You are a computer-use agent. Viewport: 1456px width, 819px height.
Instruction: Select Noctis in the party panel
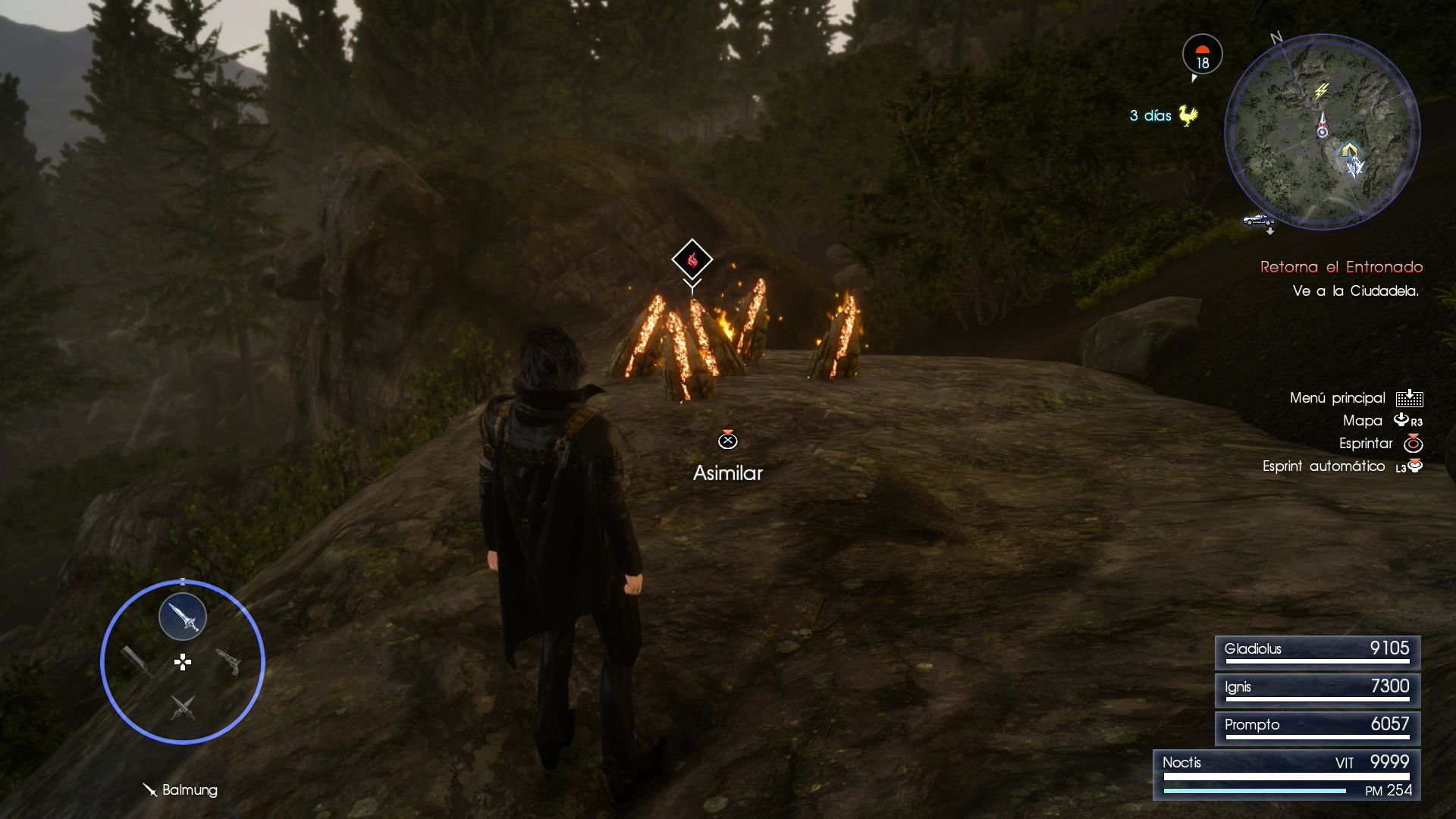pyautogui.click(x=1287, y=774)
